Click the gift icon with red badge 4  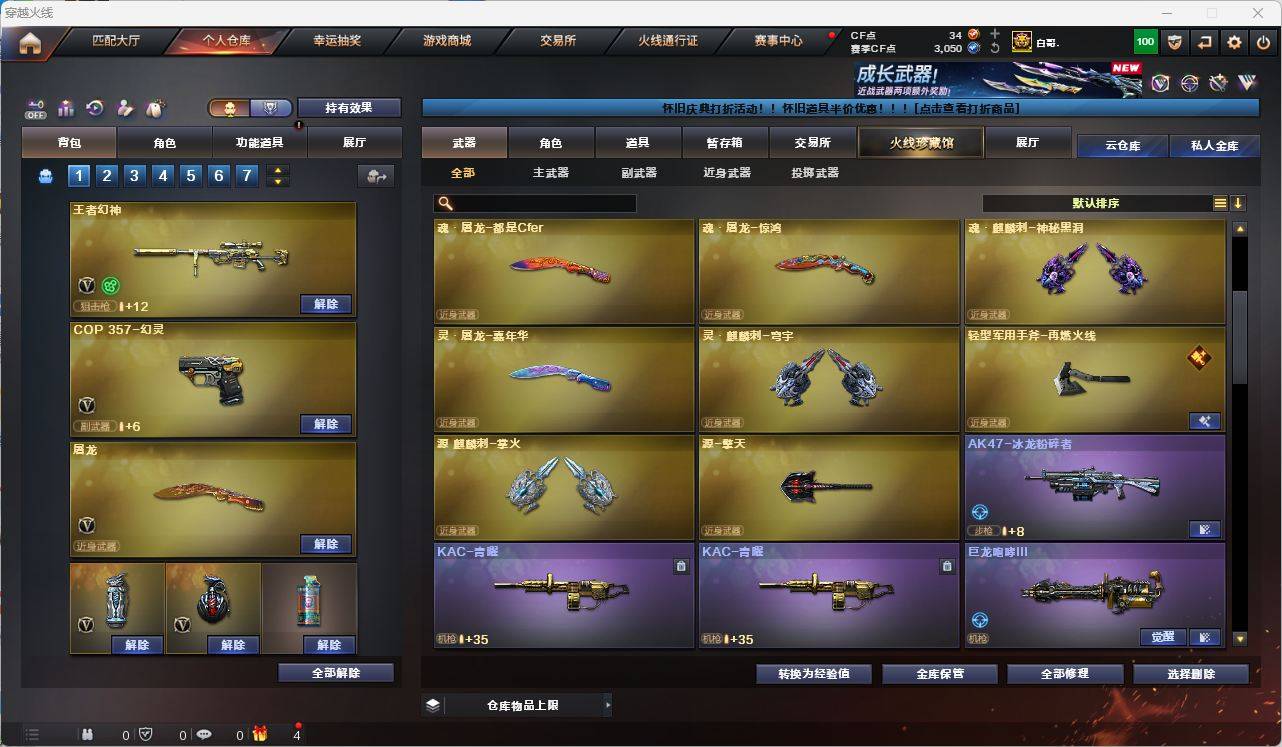point(260,733)
